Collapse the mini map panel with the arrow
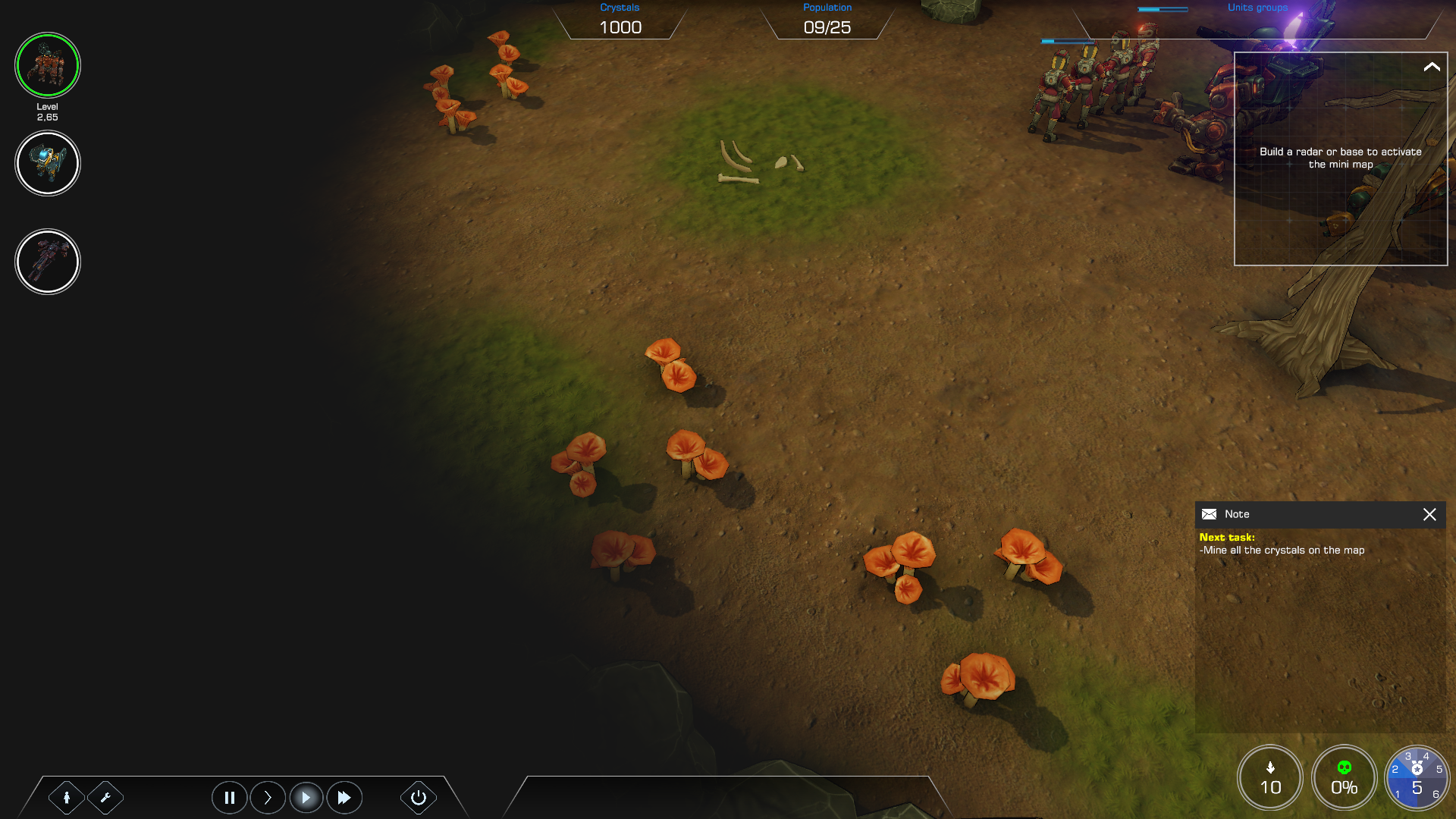Image resolution: width=1456 pixels, height=819 pixels. [1432, 67]
